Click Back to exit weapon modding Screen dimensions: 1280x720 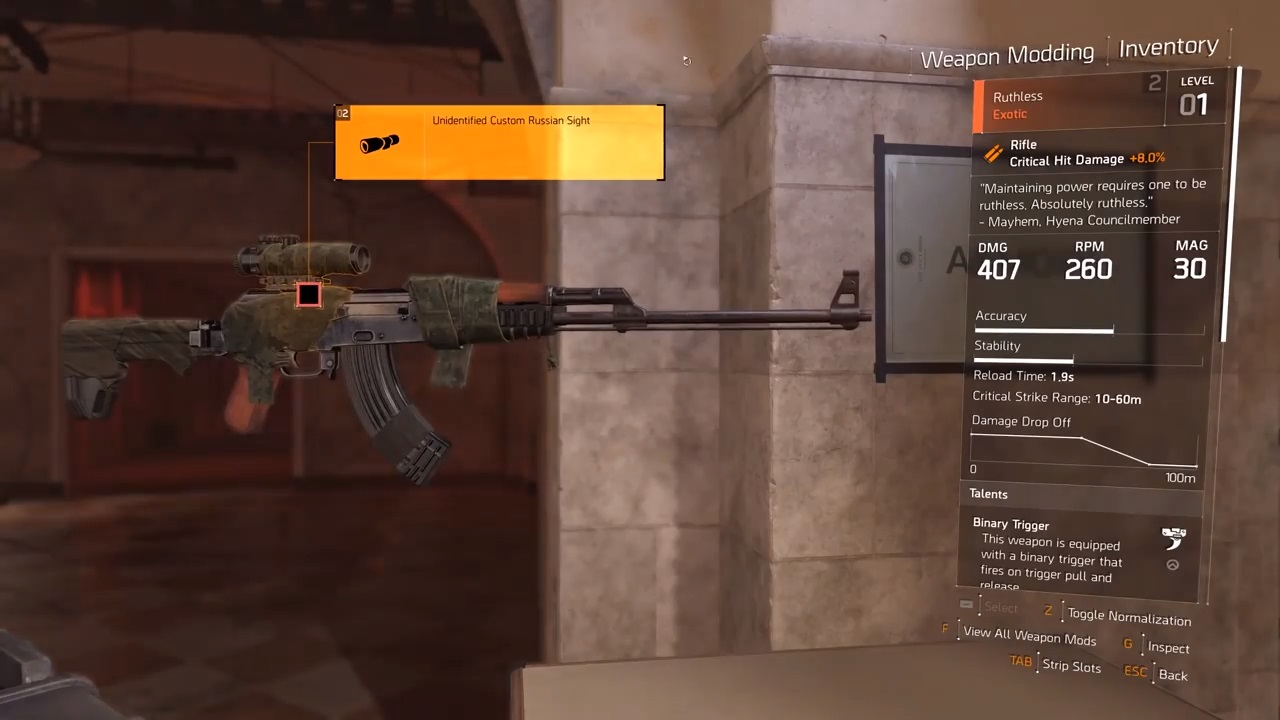[1172, 675]
